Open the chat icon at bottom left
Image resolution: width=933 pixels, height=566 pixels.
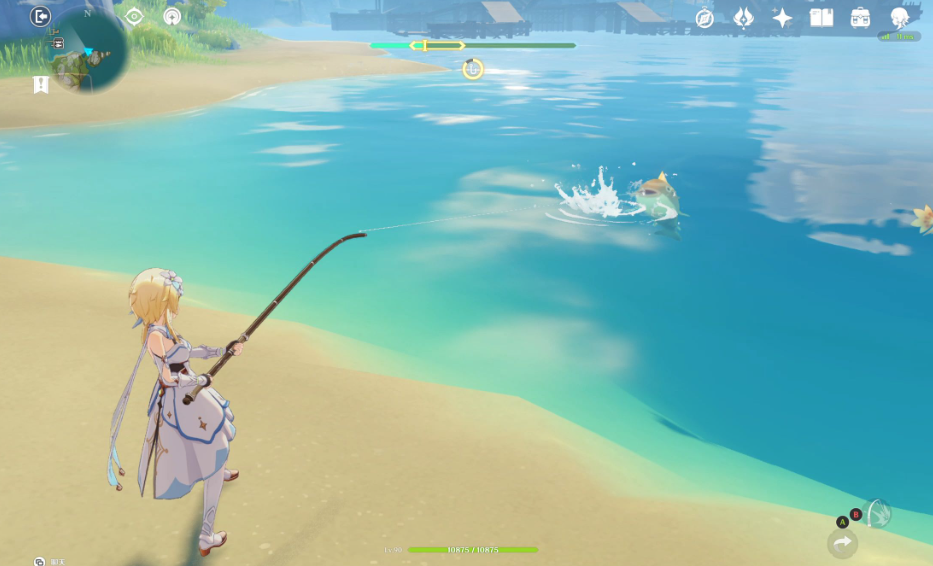(x=39, y=562)
